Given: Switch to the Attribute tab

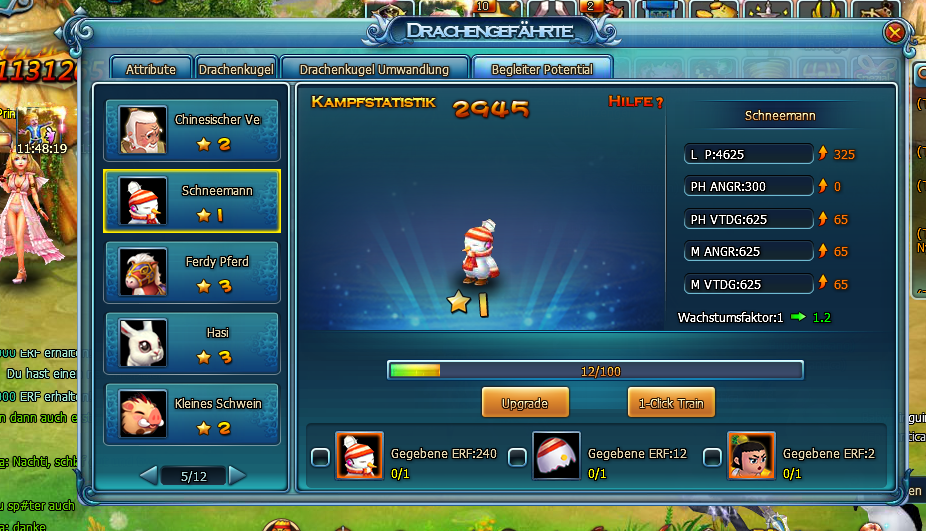Looking at the screenshot, I should (151, 69).
